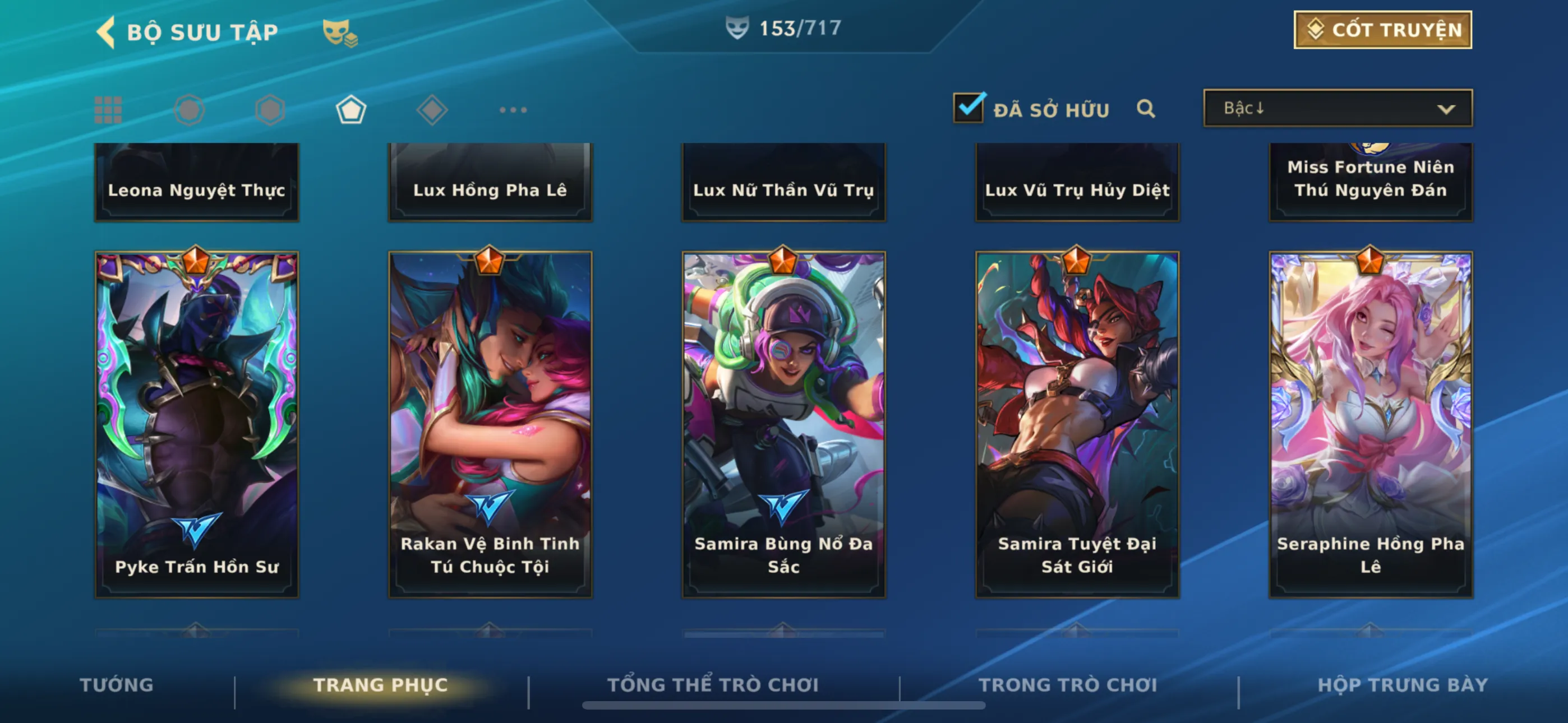
Task: Switch to the Tướng tab
Action: (x=116, y=685)
